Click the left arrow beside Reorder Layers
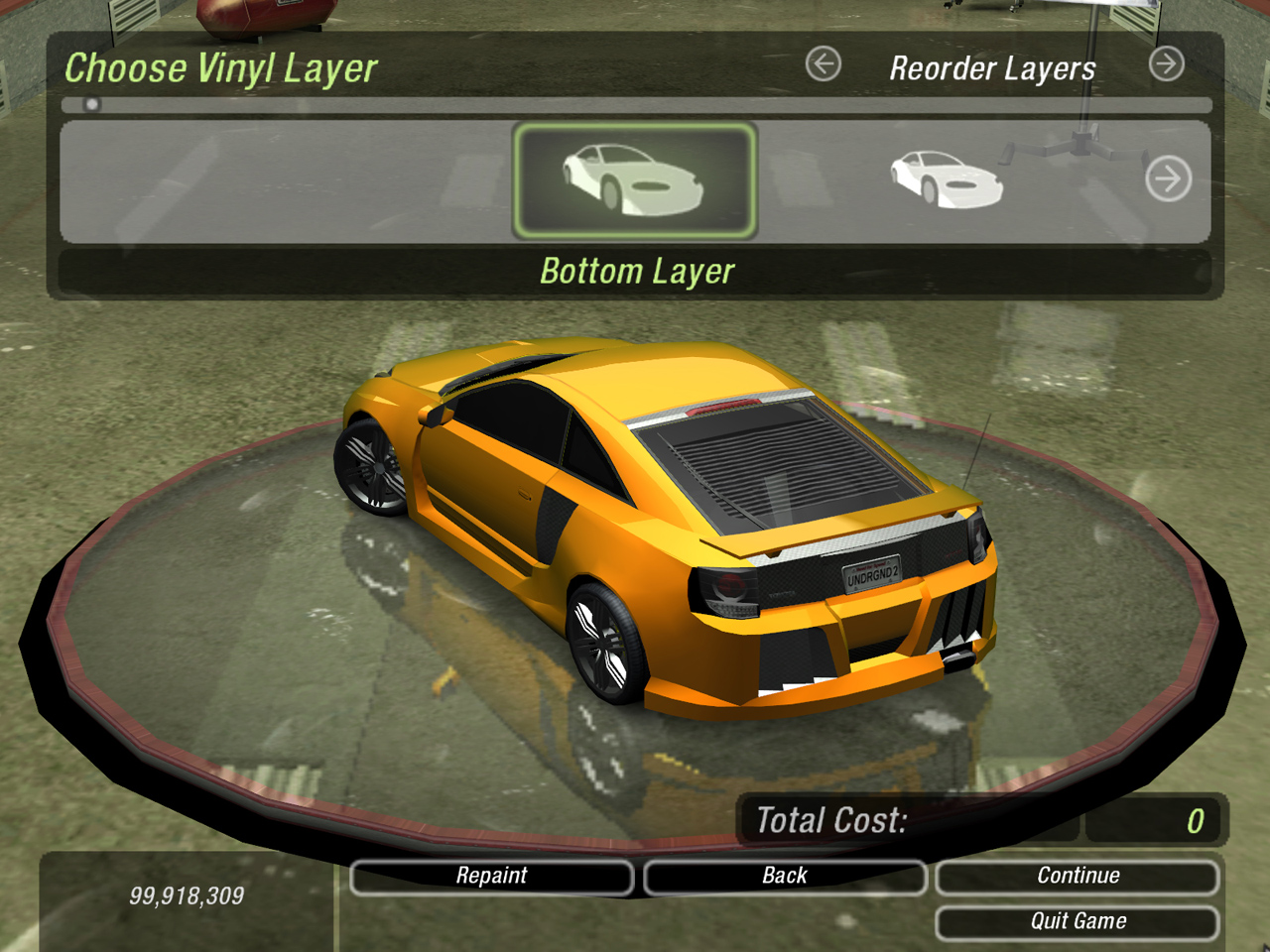 point(823,64)
